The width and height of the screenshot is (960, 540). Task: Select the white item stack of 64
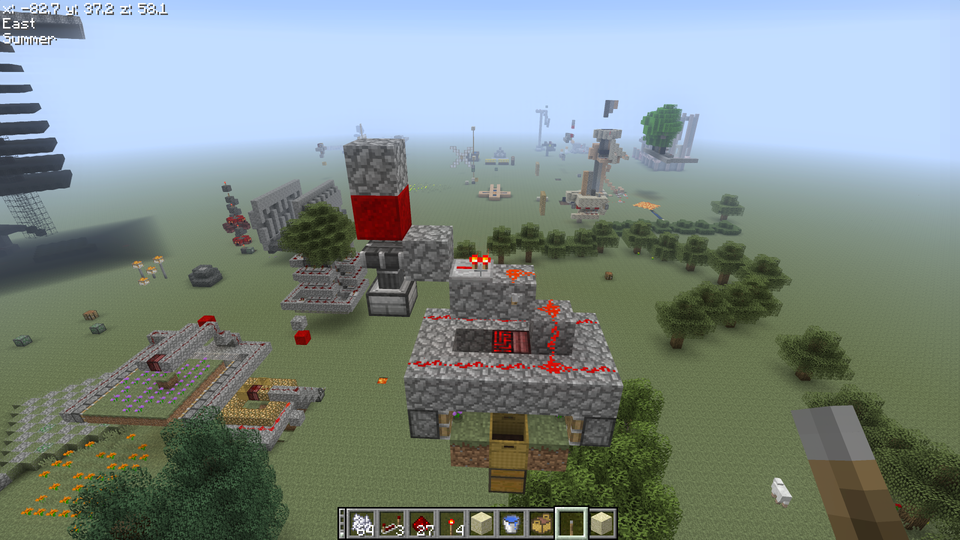[360, 522]
